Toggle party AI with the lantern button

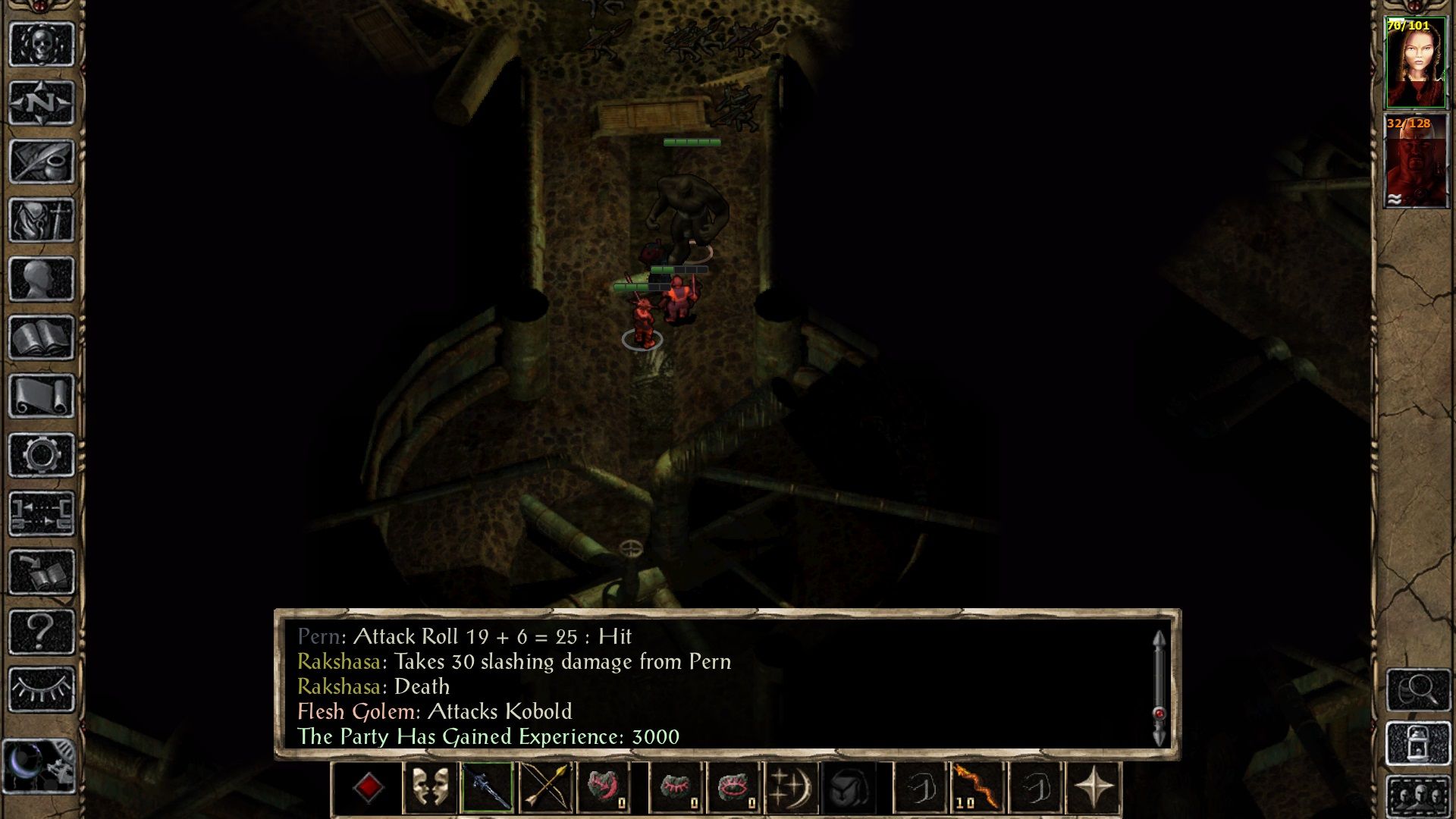point(1418,744)
